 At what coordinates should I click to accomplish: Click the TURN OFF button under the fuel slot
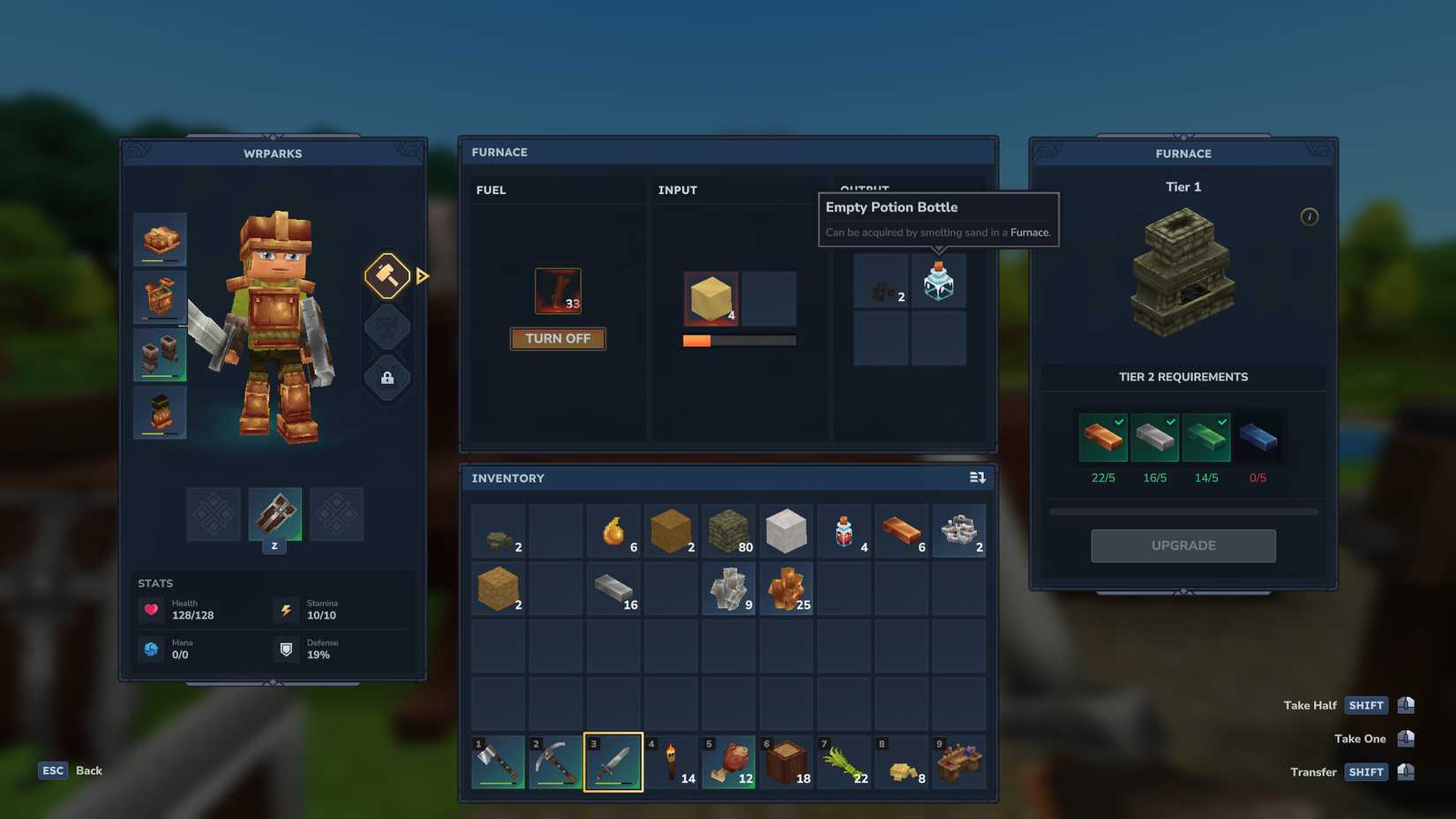point(558,338)
